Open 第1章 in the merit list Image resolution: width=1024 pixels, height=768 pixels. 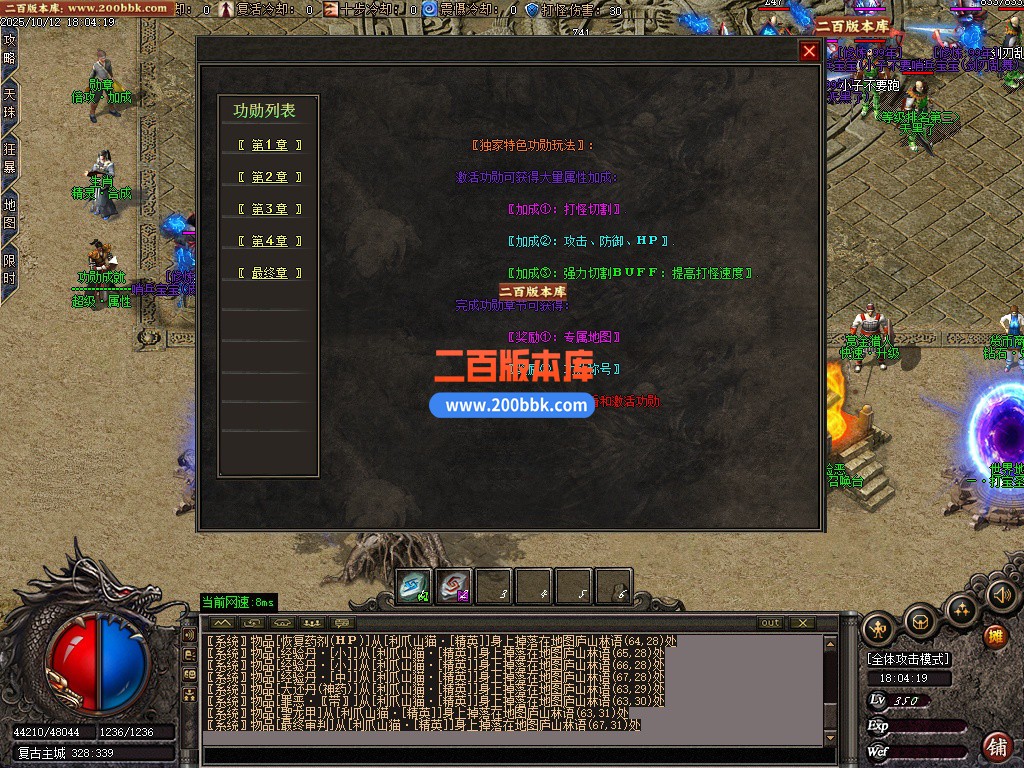270,145
